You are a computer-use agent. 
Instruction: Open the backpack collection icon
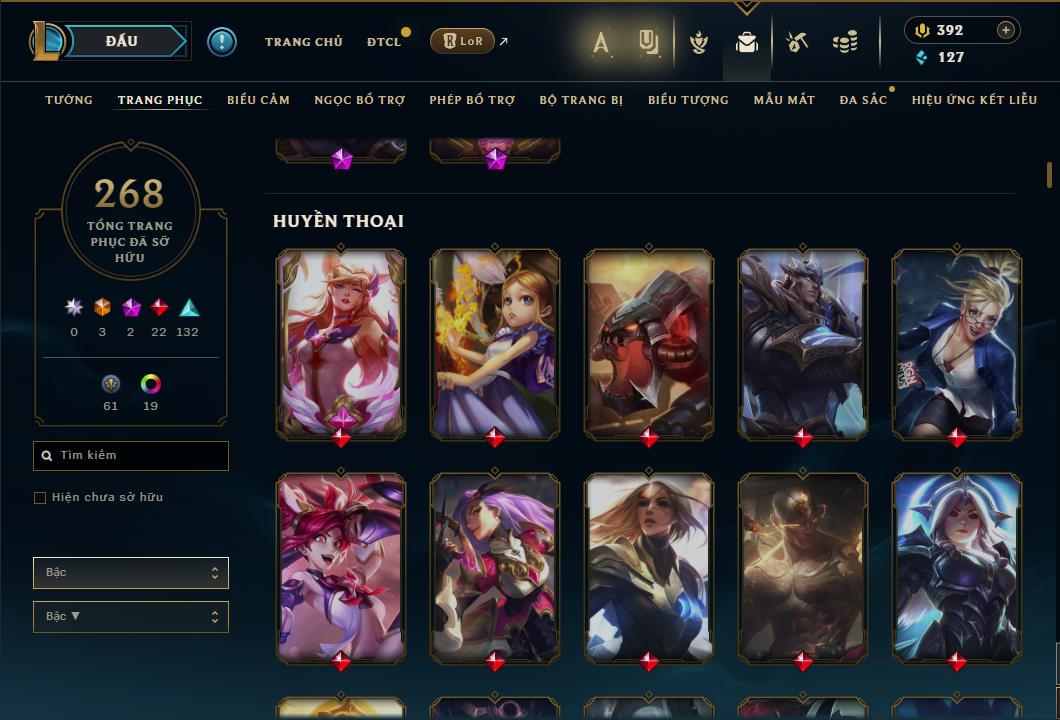(746, 42)
